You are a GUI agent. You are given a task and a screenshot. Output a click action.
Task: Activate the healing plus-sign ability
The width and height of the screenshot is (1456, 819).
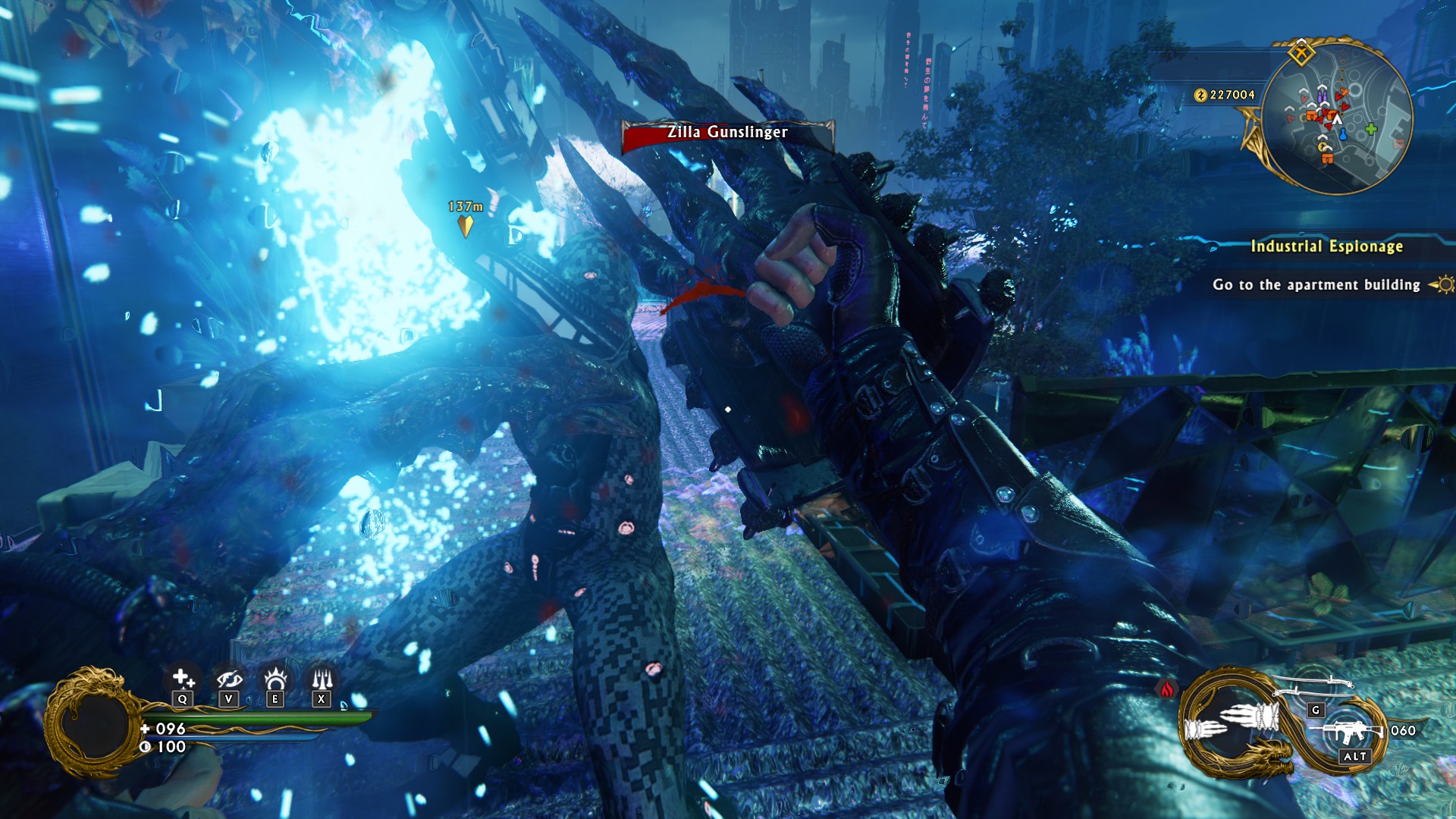click(x=183, y=677)
